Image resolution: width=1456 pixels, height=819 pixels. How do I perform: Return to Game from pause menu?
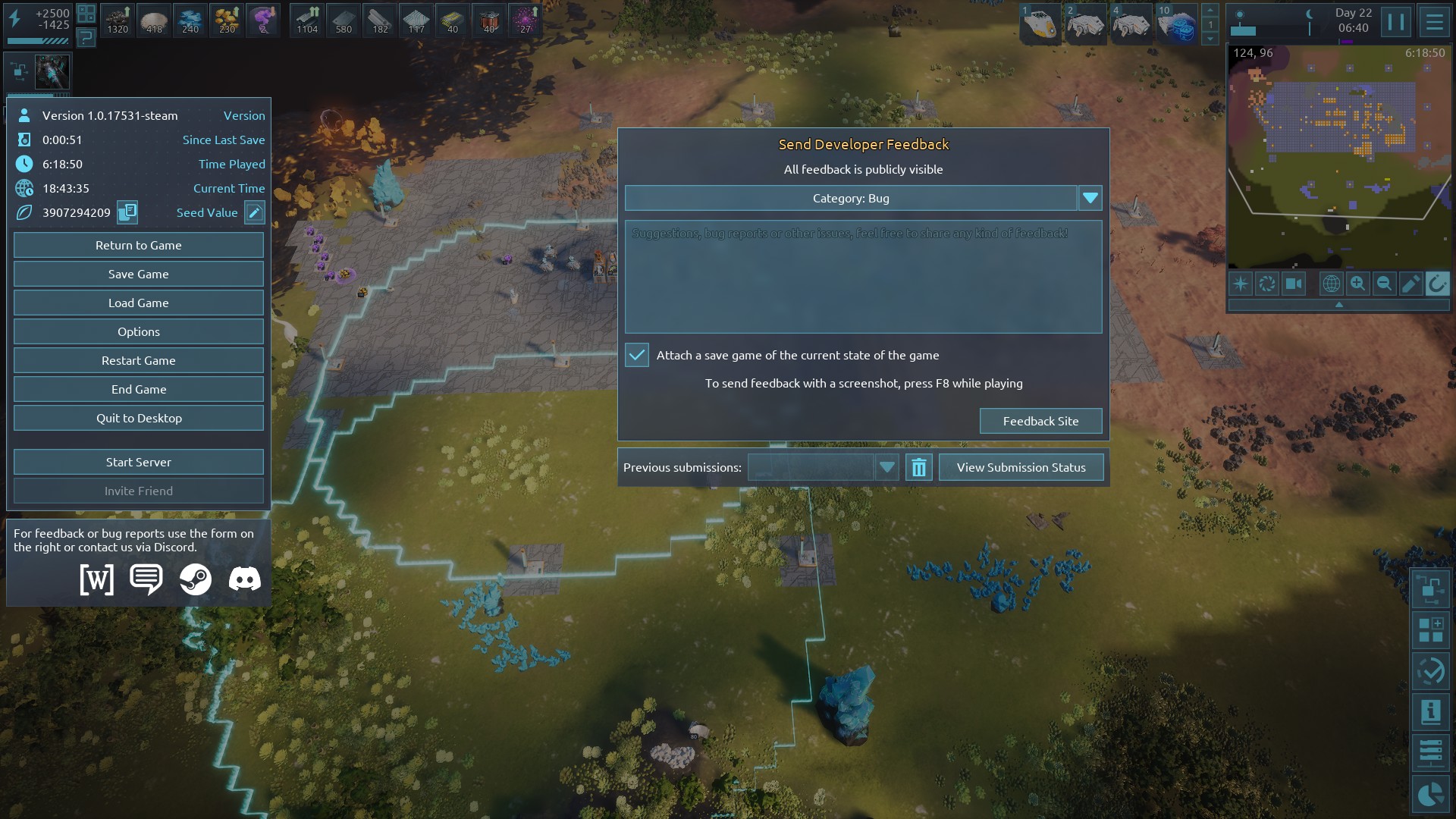point(138,245)
